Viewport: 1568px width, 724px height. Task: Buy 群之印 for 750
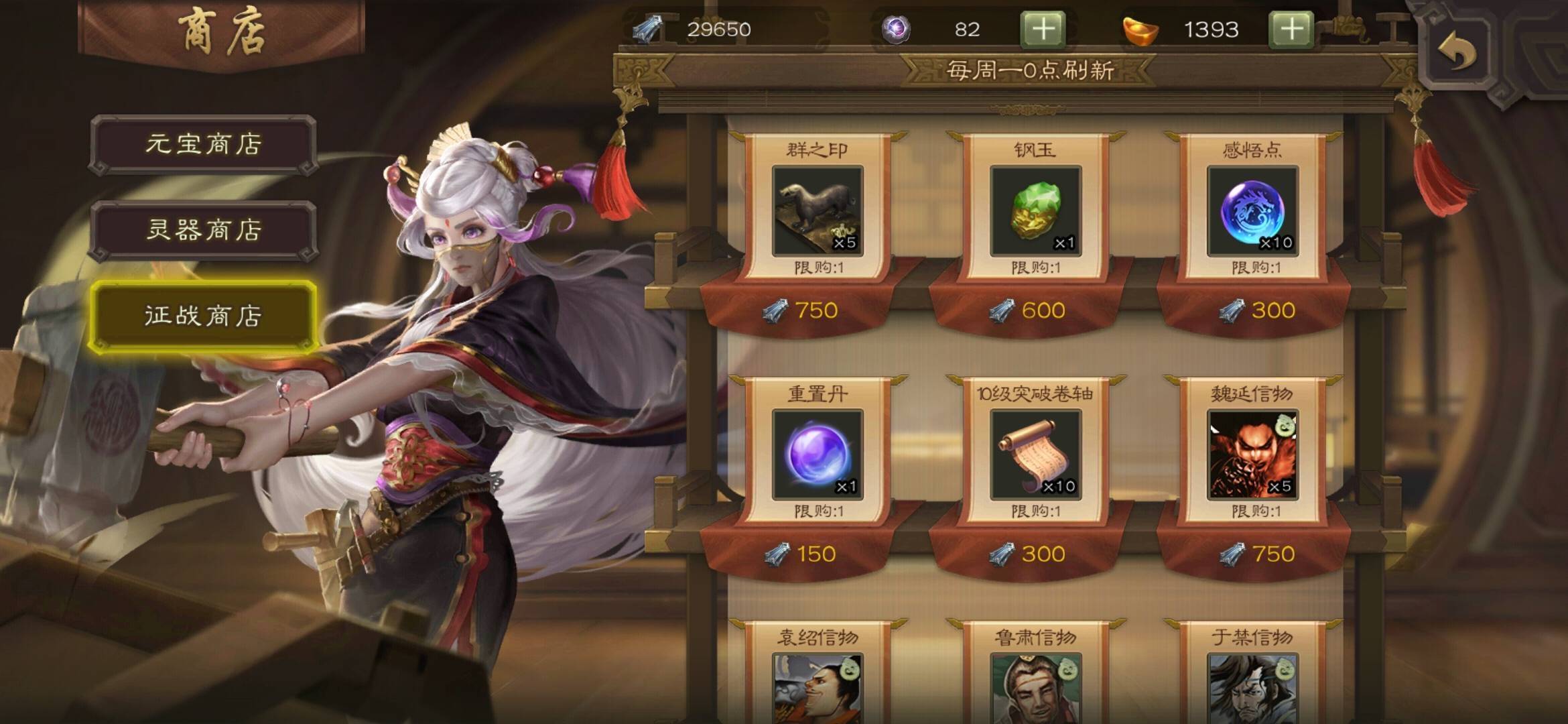click(x=801, y=310)
